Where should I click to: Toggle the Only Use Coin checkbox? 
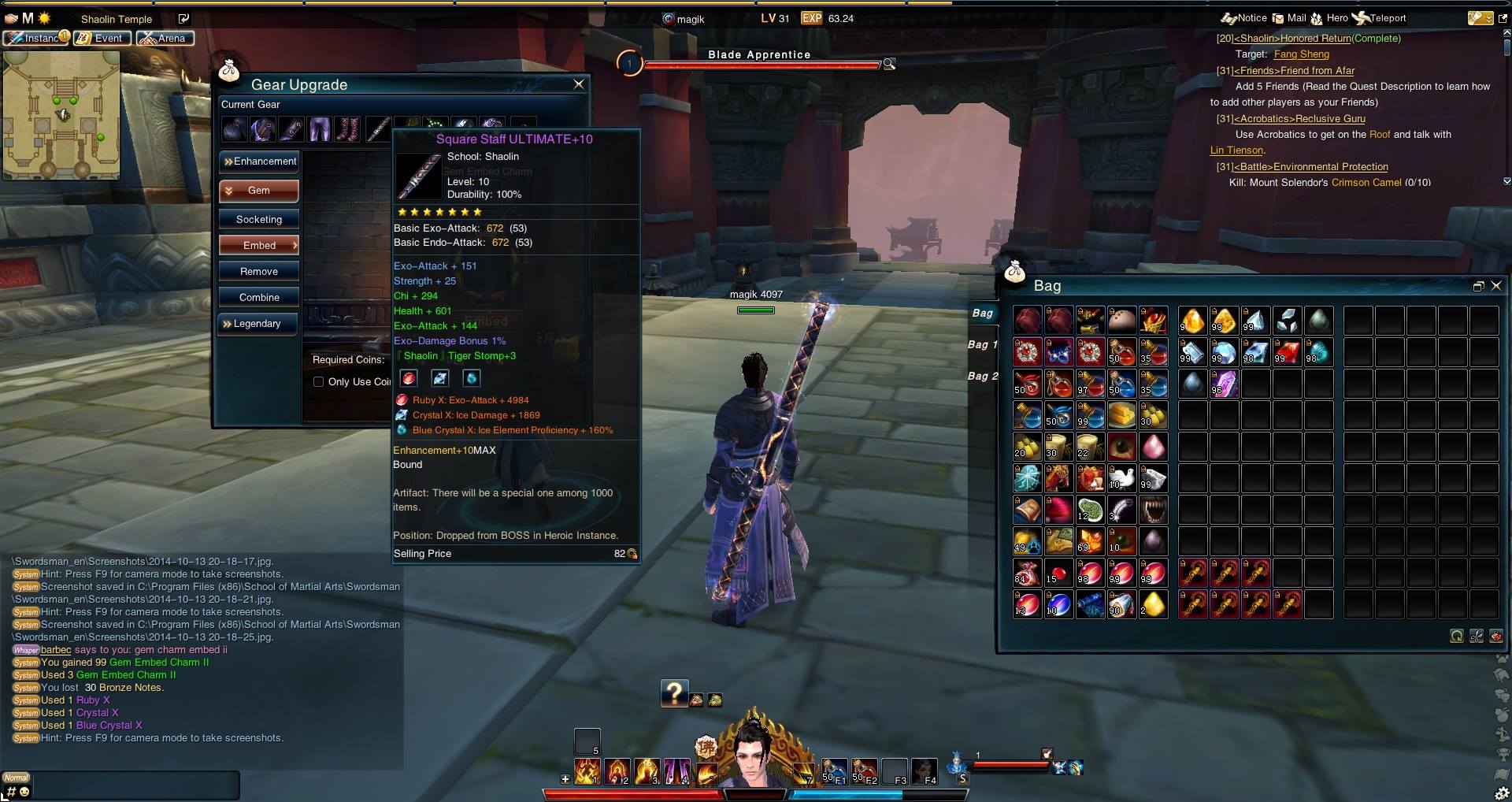point(319,382)
